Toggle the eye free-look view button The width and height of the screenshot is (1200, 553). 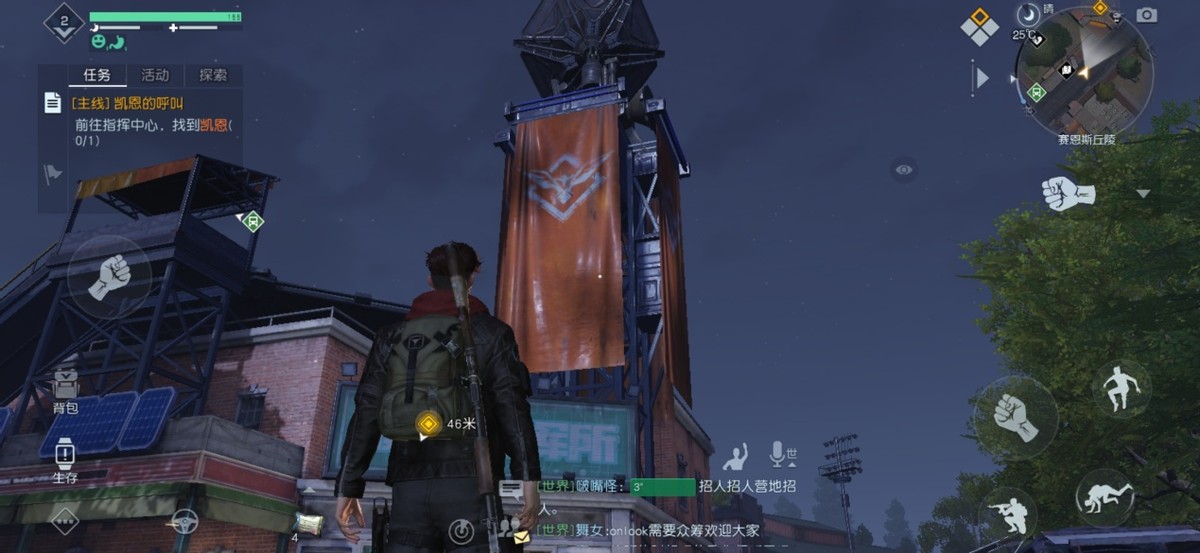click(904, 170)
